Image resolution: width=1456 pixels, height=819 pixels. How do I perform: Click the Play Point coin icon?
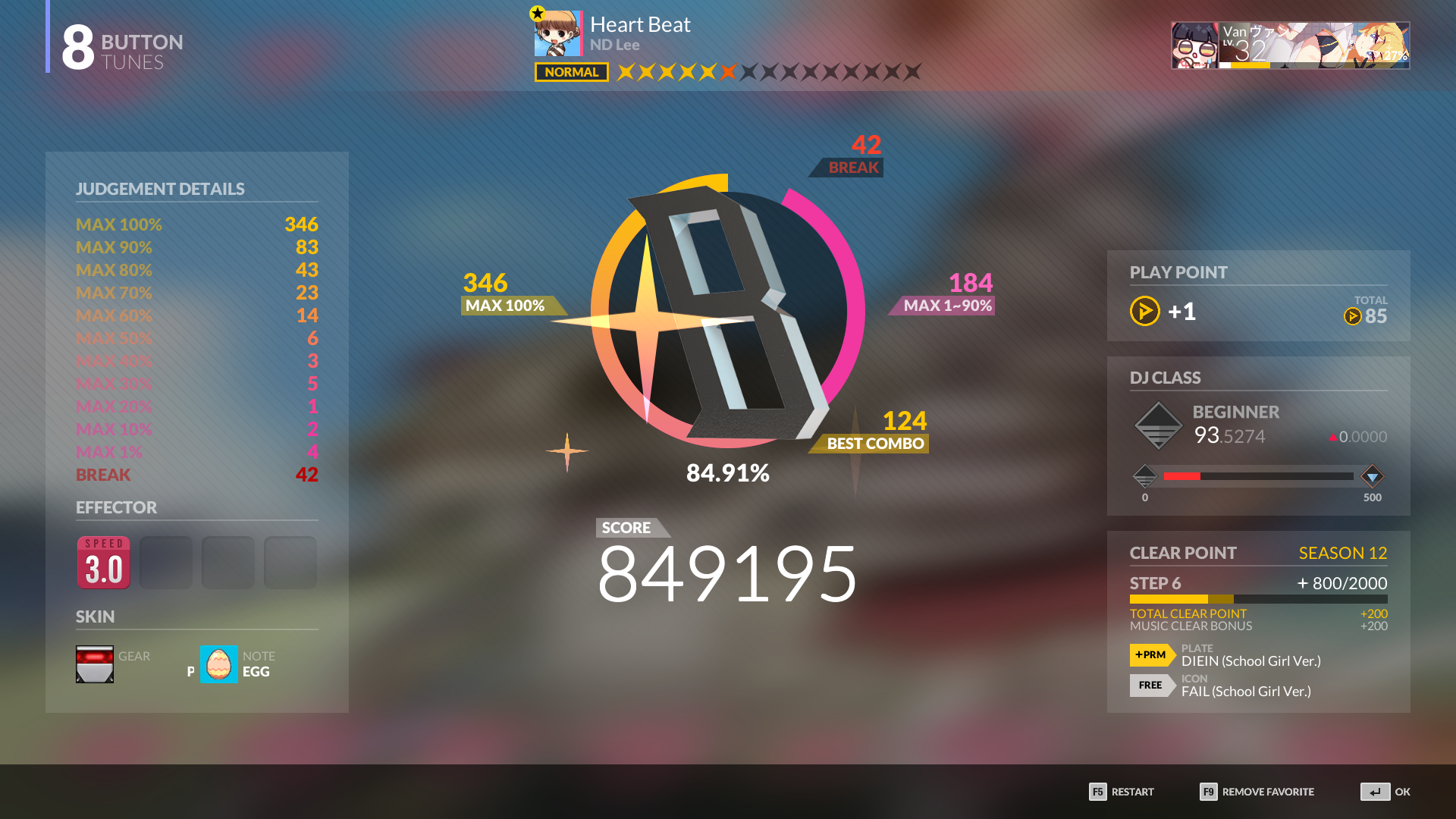(1144, 311)
